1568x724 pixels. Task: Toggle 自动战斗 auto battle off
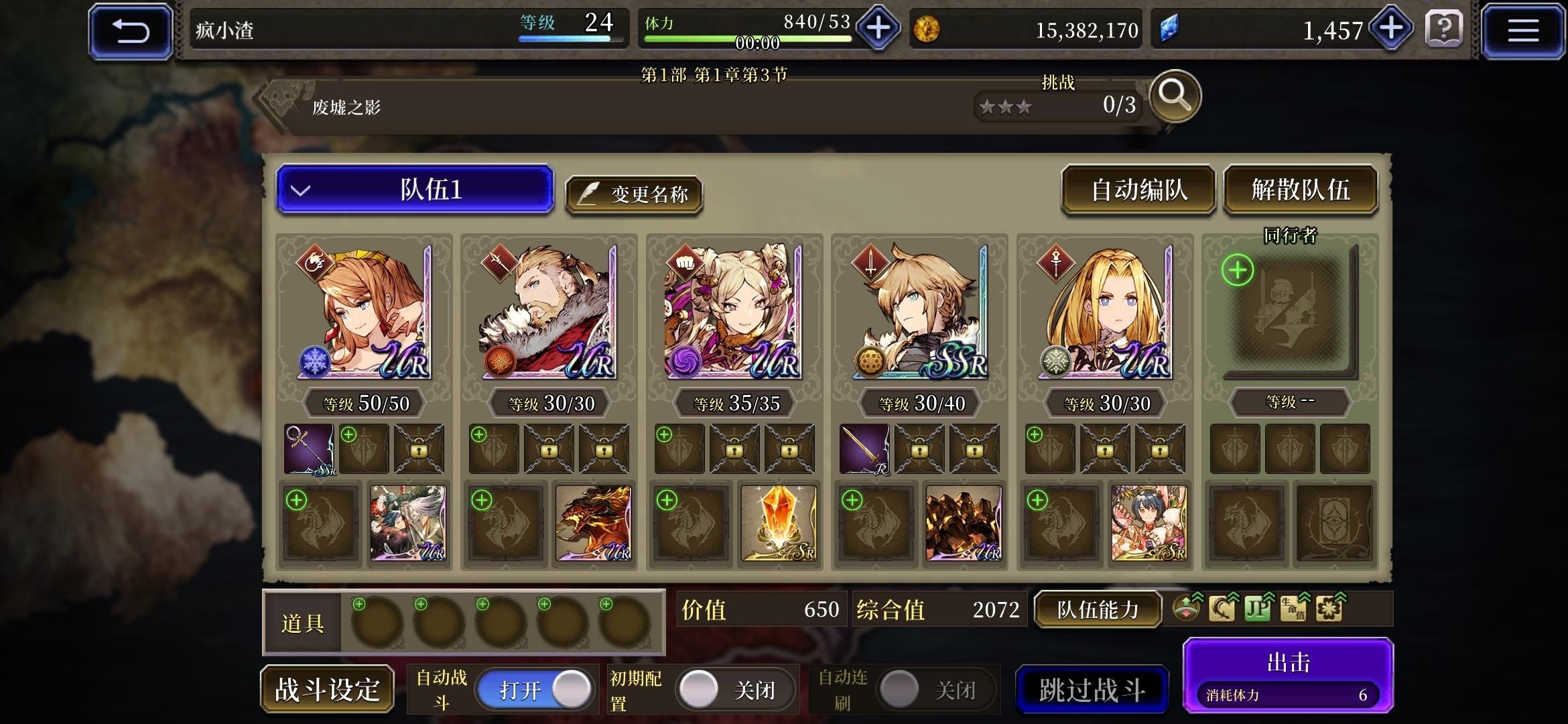534,689
